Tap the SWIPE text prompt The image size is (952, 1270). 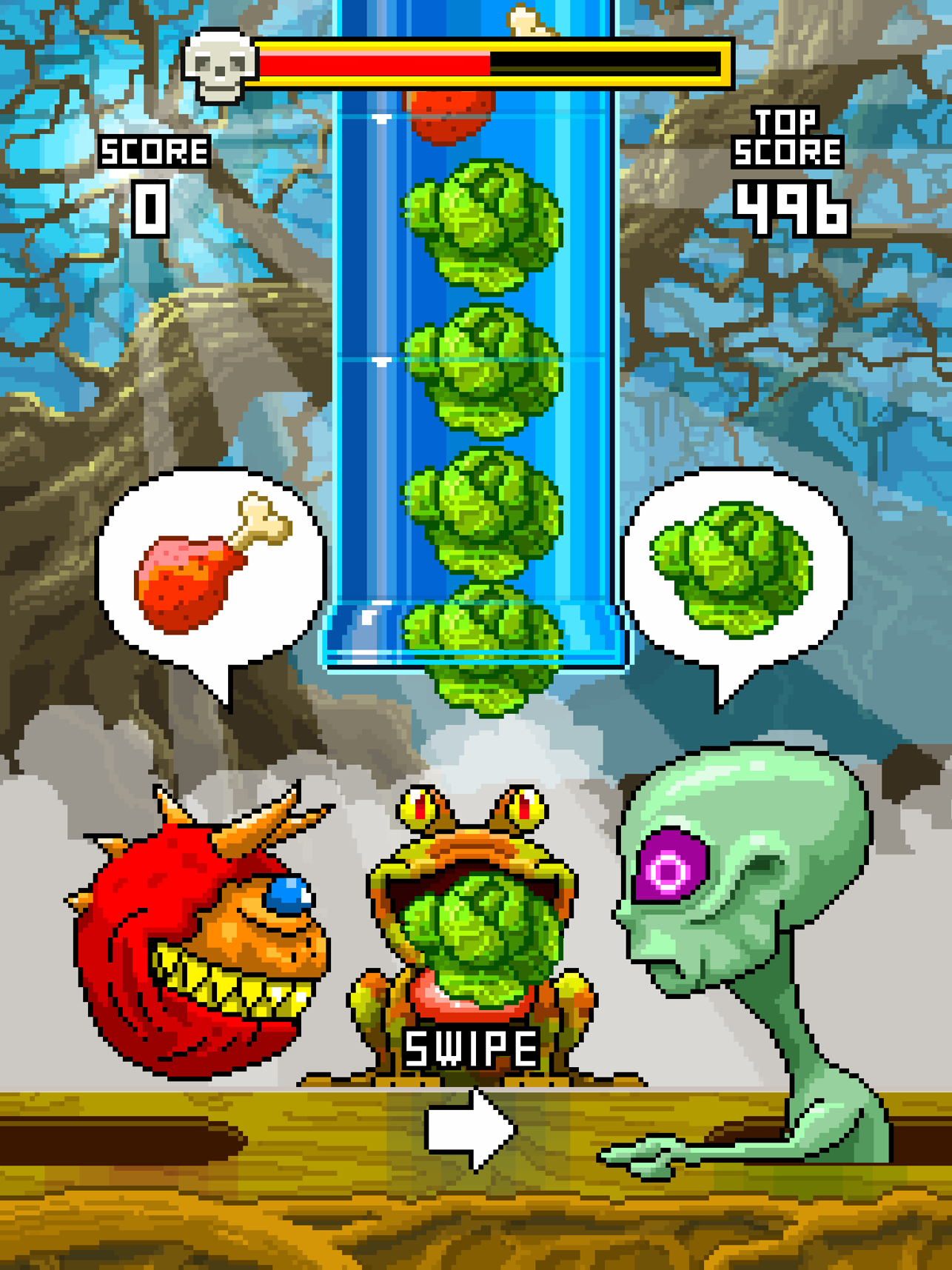click(472, 1048)
